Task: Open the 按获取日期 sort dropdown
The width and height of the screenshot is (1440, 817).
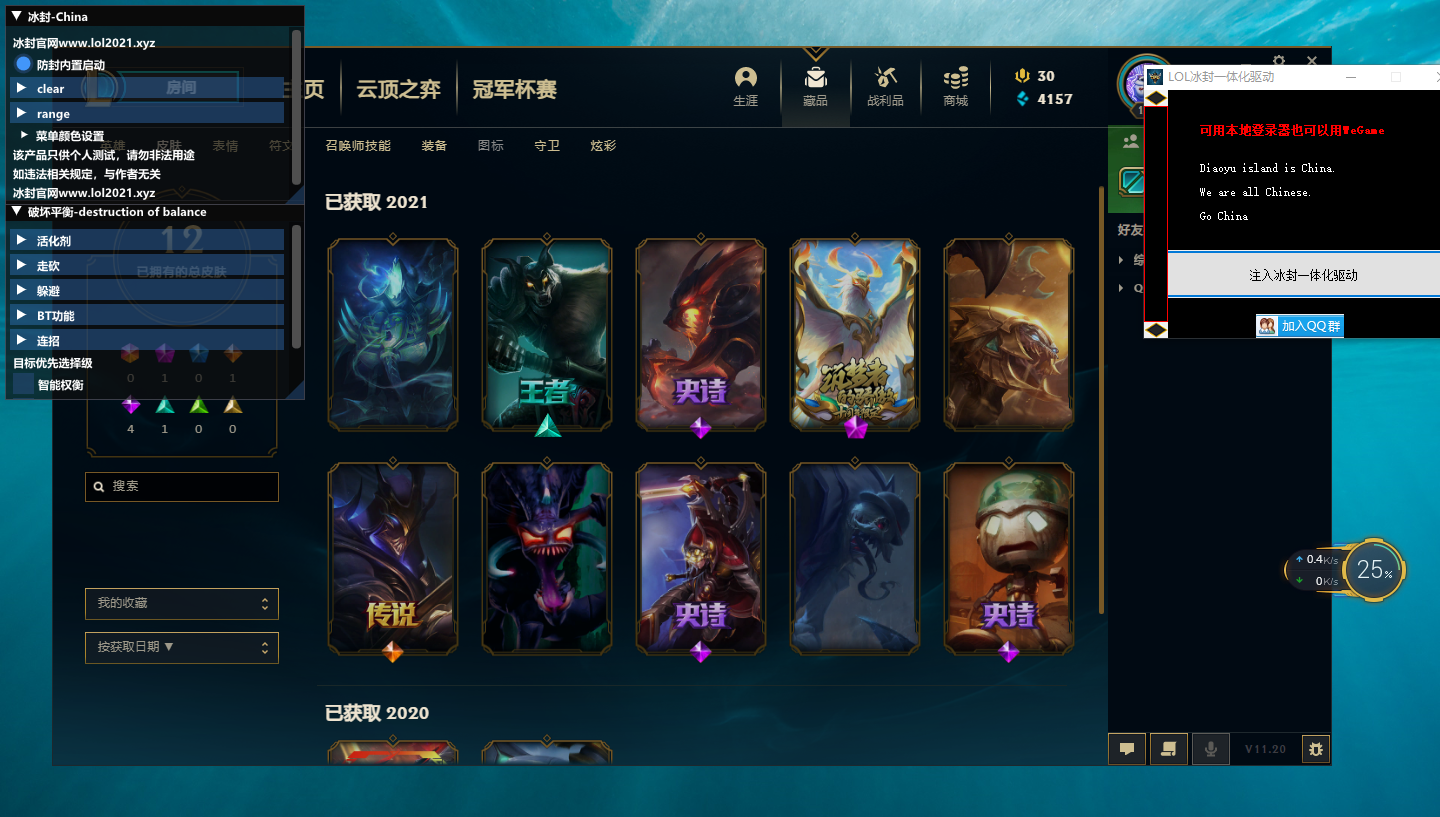Action: (x=181, y=647)
